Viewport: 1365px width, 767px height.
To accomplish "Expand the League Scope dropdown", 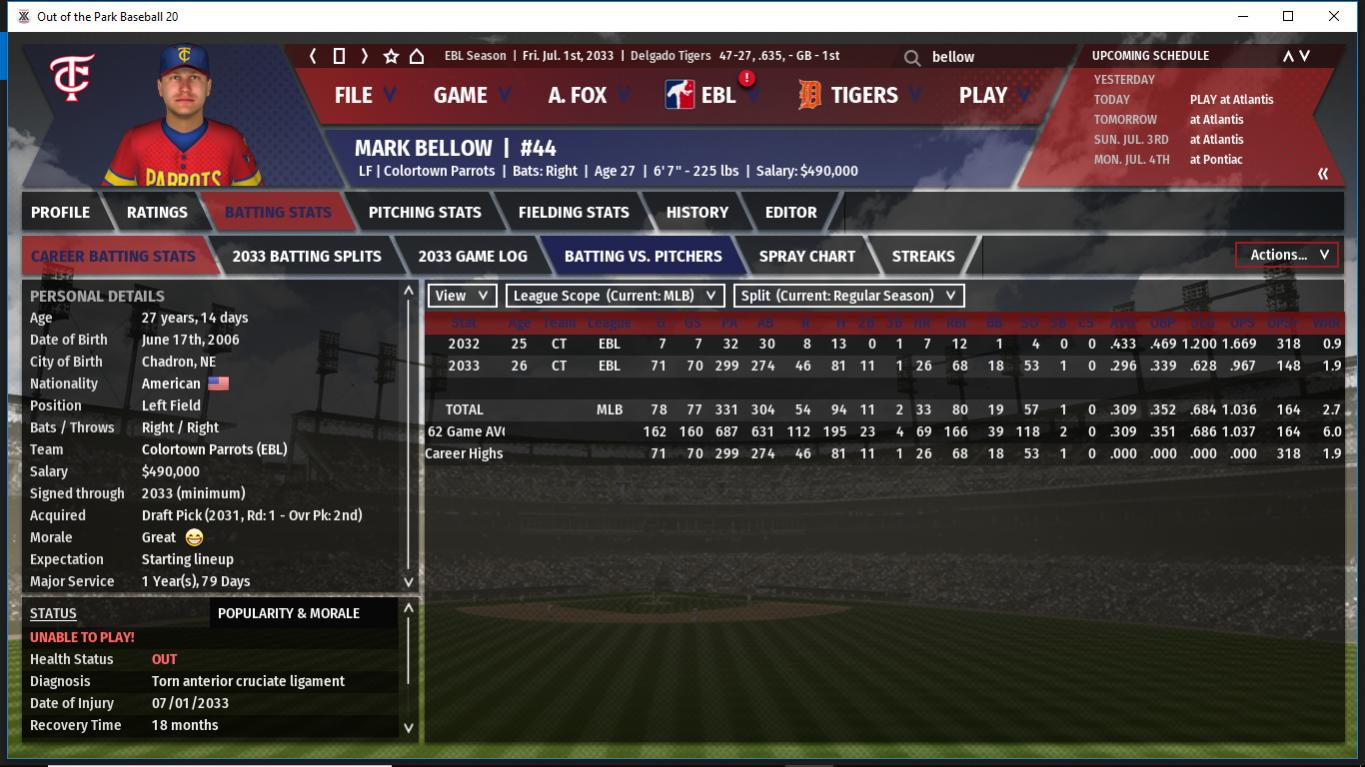I will tap(615, 296).
